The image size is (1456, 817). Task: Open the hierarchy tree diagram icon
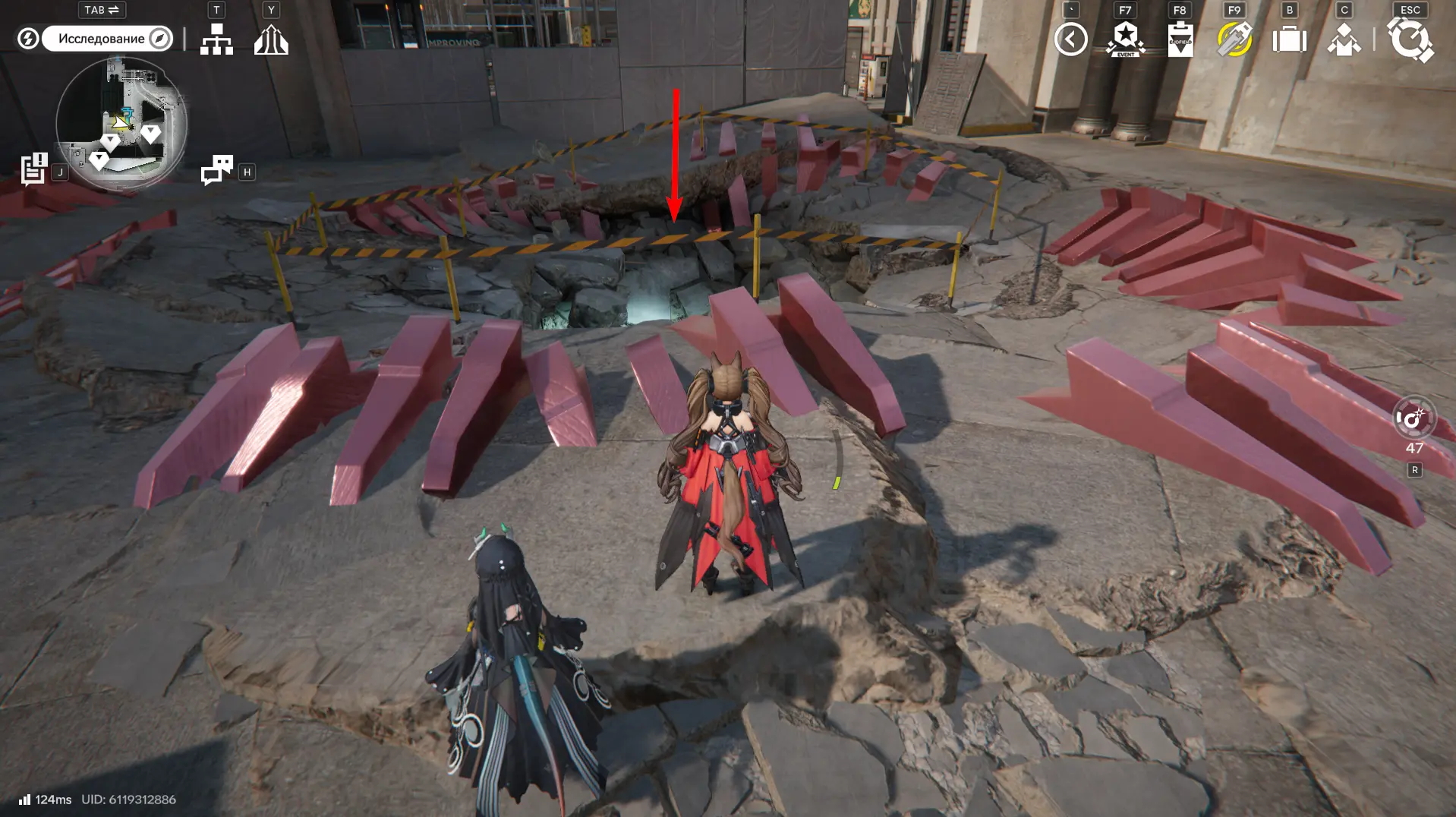point(216,39)
